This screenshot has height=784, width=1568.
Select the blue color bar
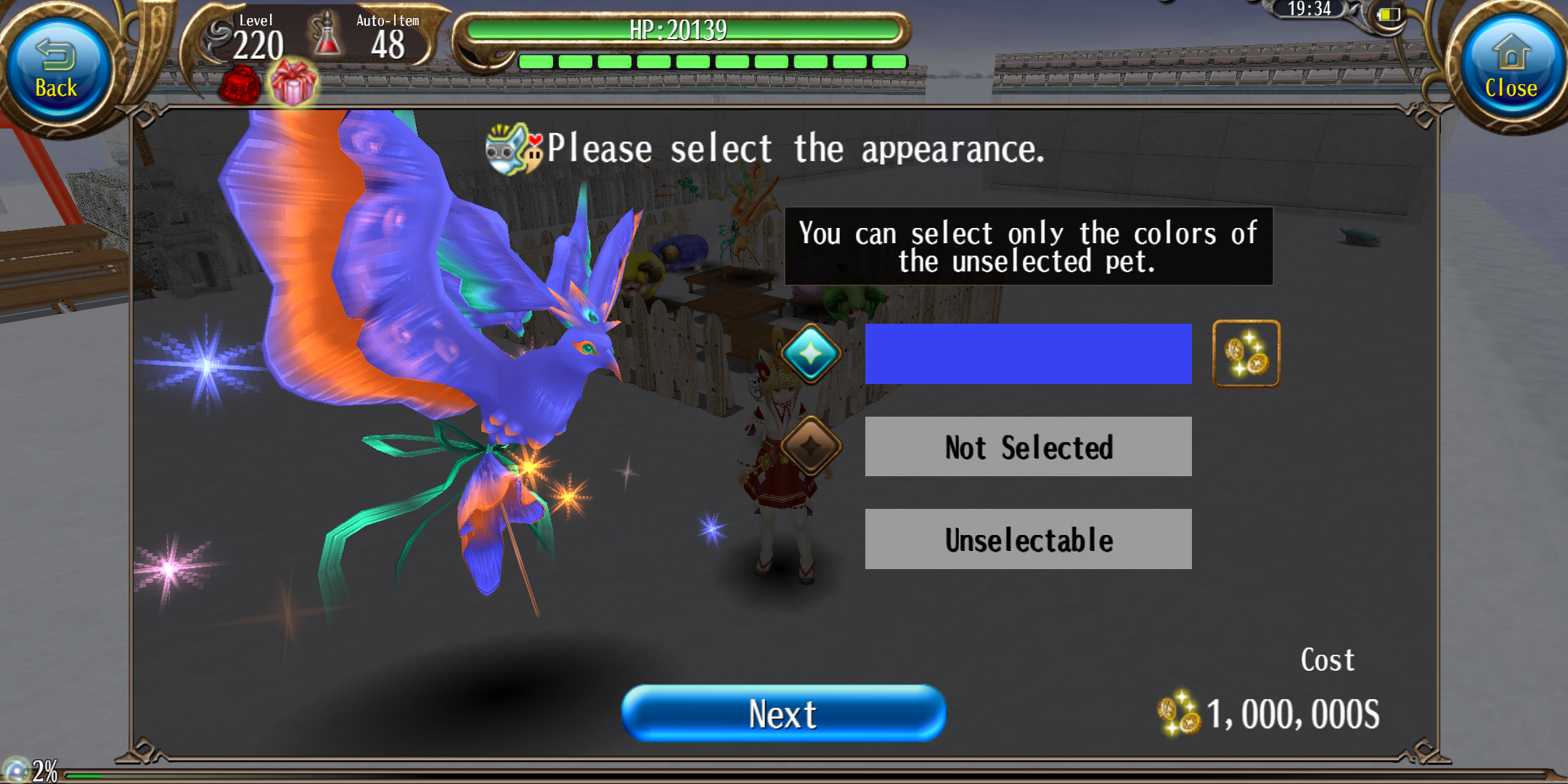point(1028,354)
